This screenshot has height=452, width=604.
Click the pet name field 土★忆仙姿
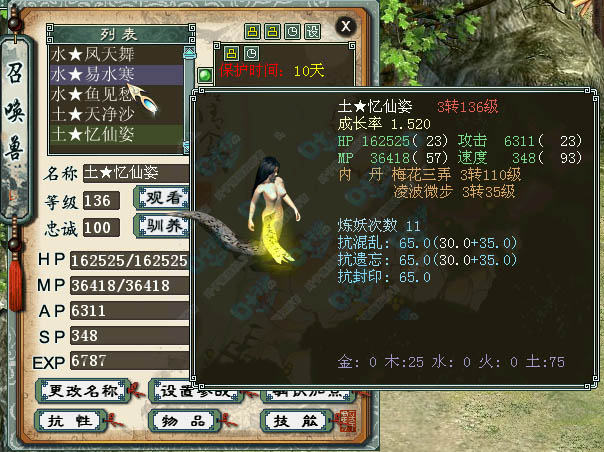pyautogui.click(x=136, y=172)
